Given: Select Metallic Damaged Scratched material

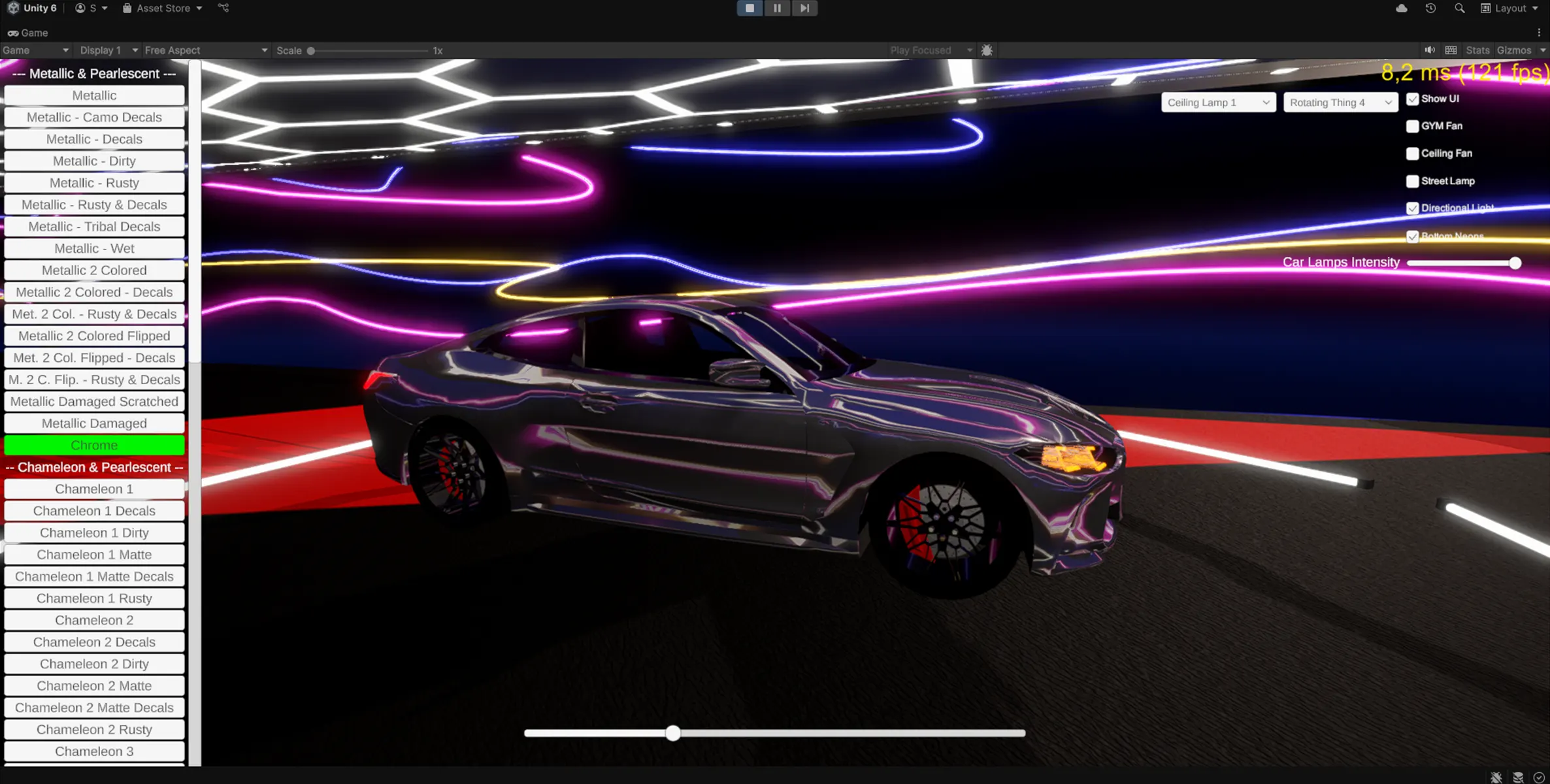Looking at the screenshot, I should click(94, 401).
